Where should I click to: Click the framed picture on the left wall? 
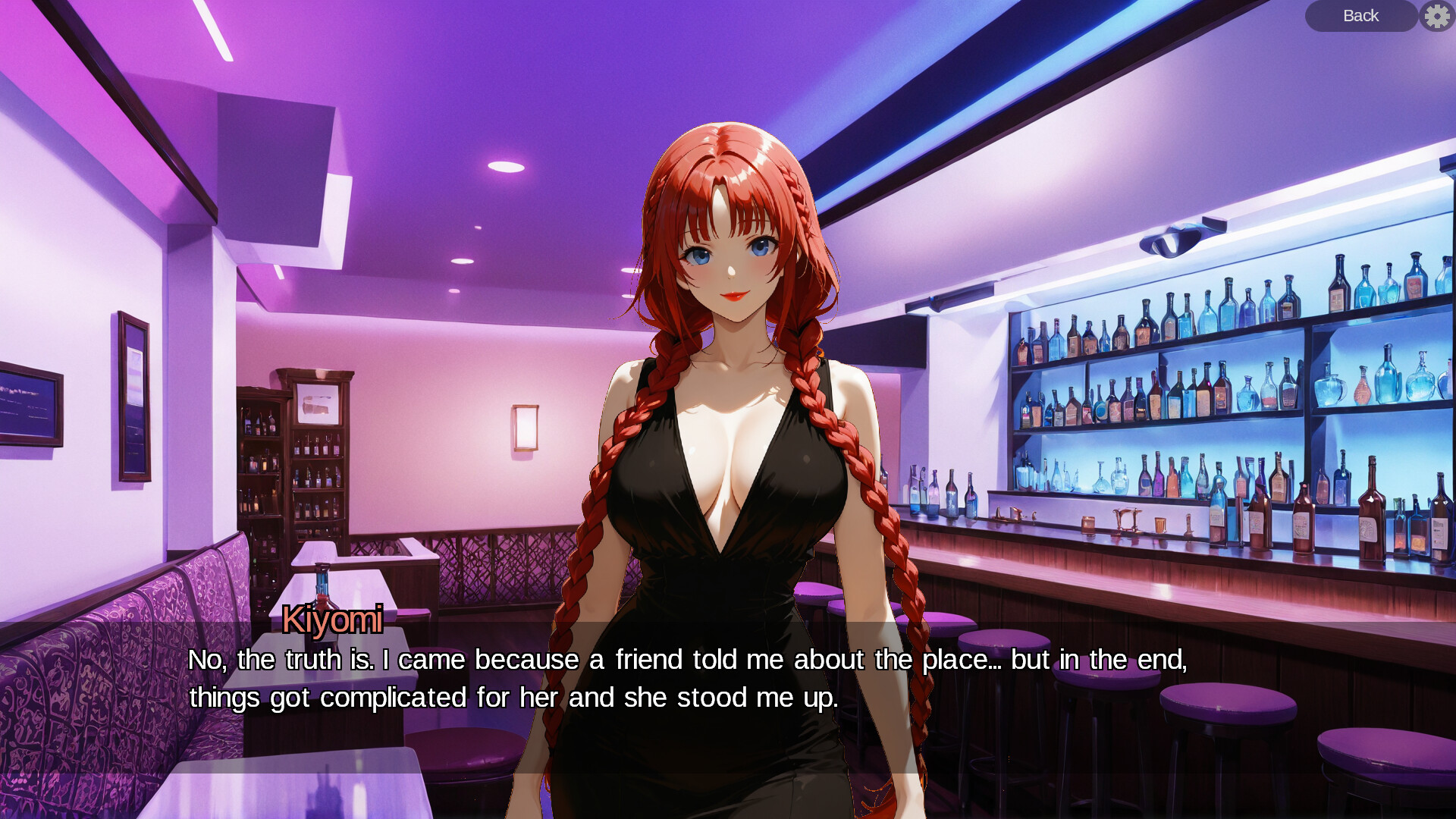pyautogui.click(x=133, y=394)
